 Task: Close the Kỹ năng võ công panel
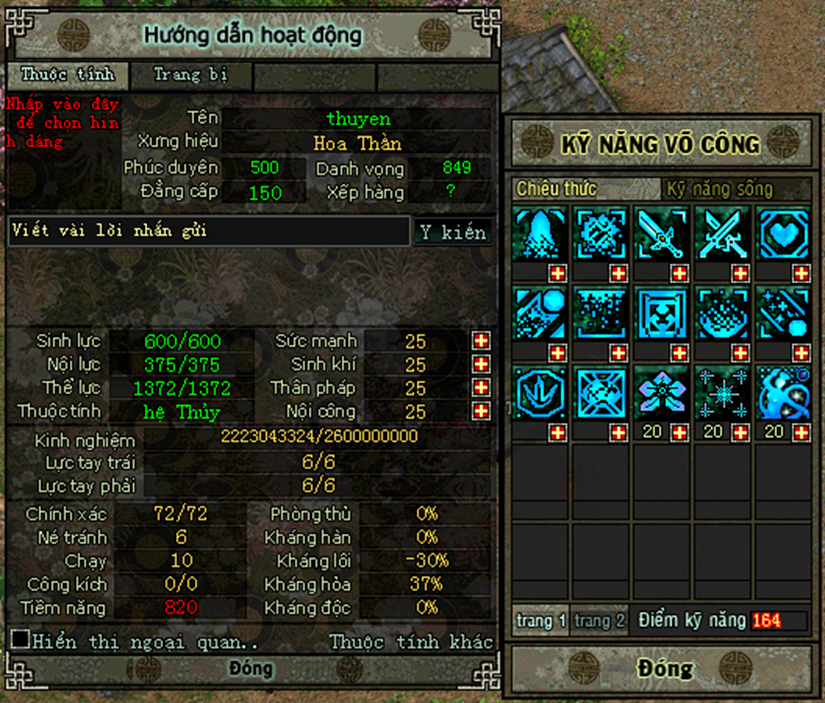pyautogui.click(x=664, y=668)
